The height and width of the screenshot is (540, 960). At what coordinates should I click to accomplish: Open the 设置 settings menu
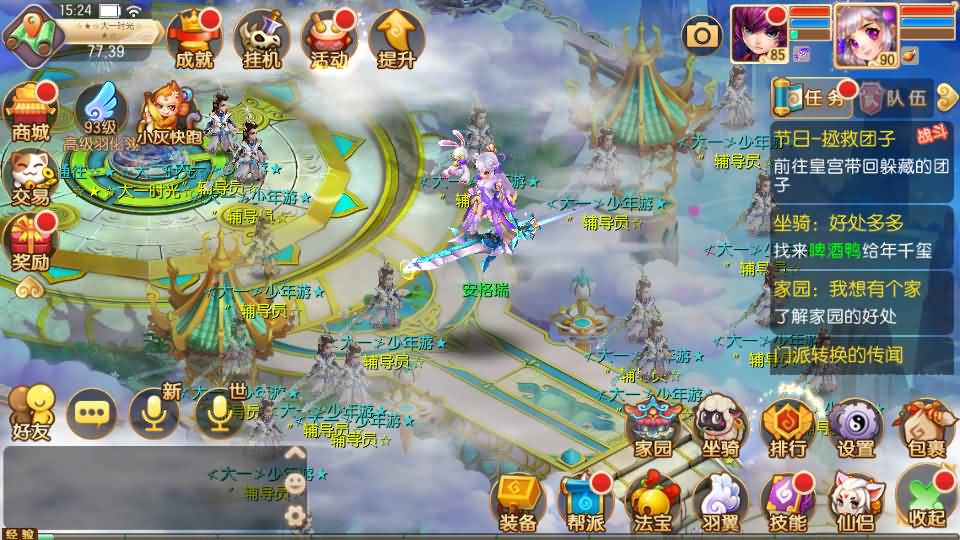tap(855, 428)
